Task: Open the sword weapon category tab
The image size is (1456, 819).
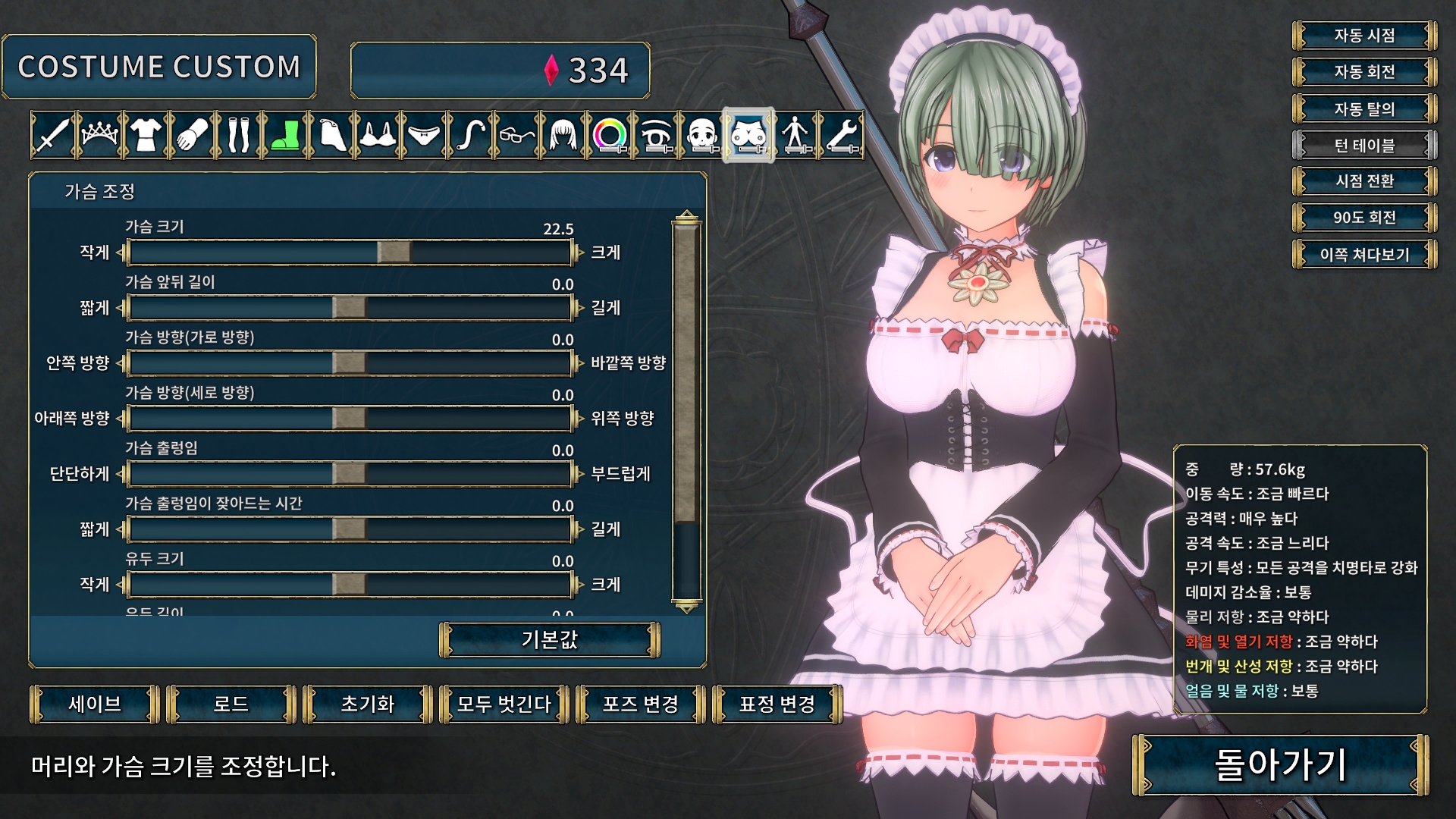Action: (52, 136)
